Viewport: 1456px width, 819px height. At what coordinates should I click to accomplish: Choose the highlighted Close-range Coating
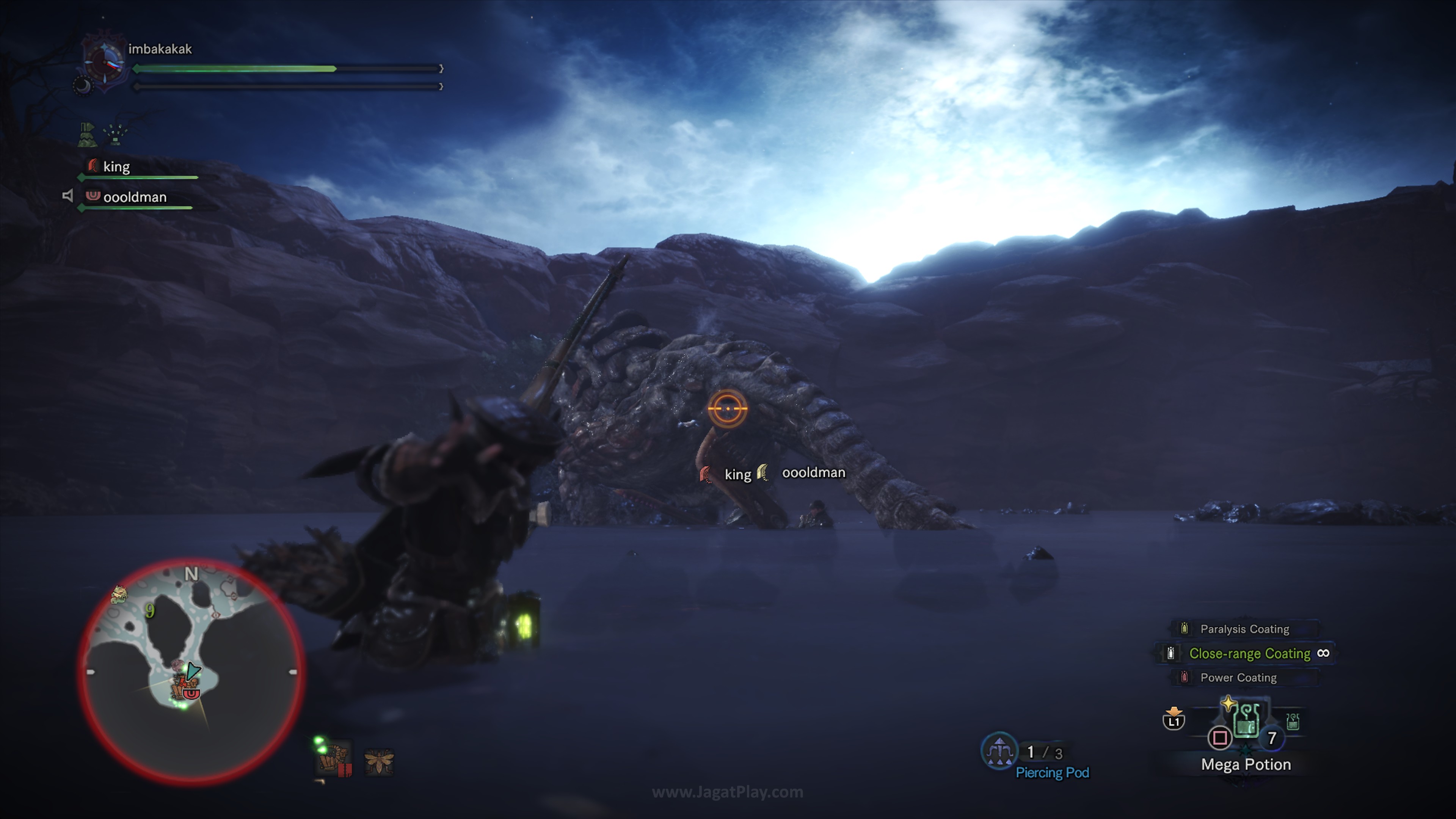point(1249,653)
